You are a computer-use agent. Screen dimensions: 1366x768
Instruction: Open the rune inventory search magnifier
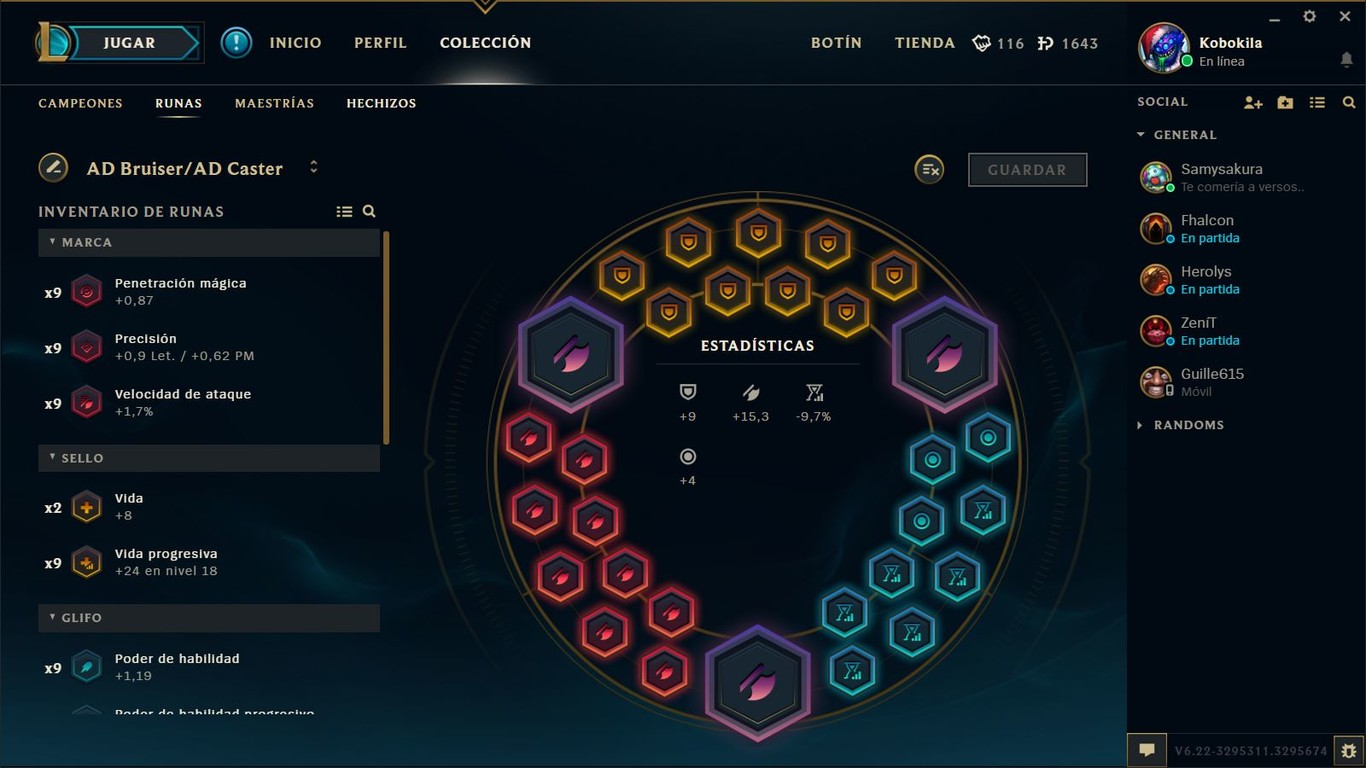[368, 211]
